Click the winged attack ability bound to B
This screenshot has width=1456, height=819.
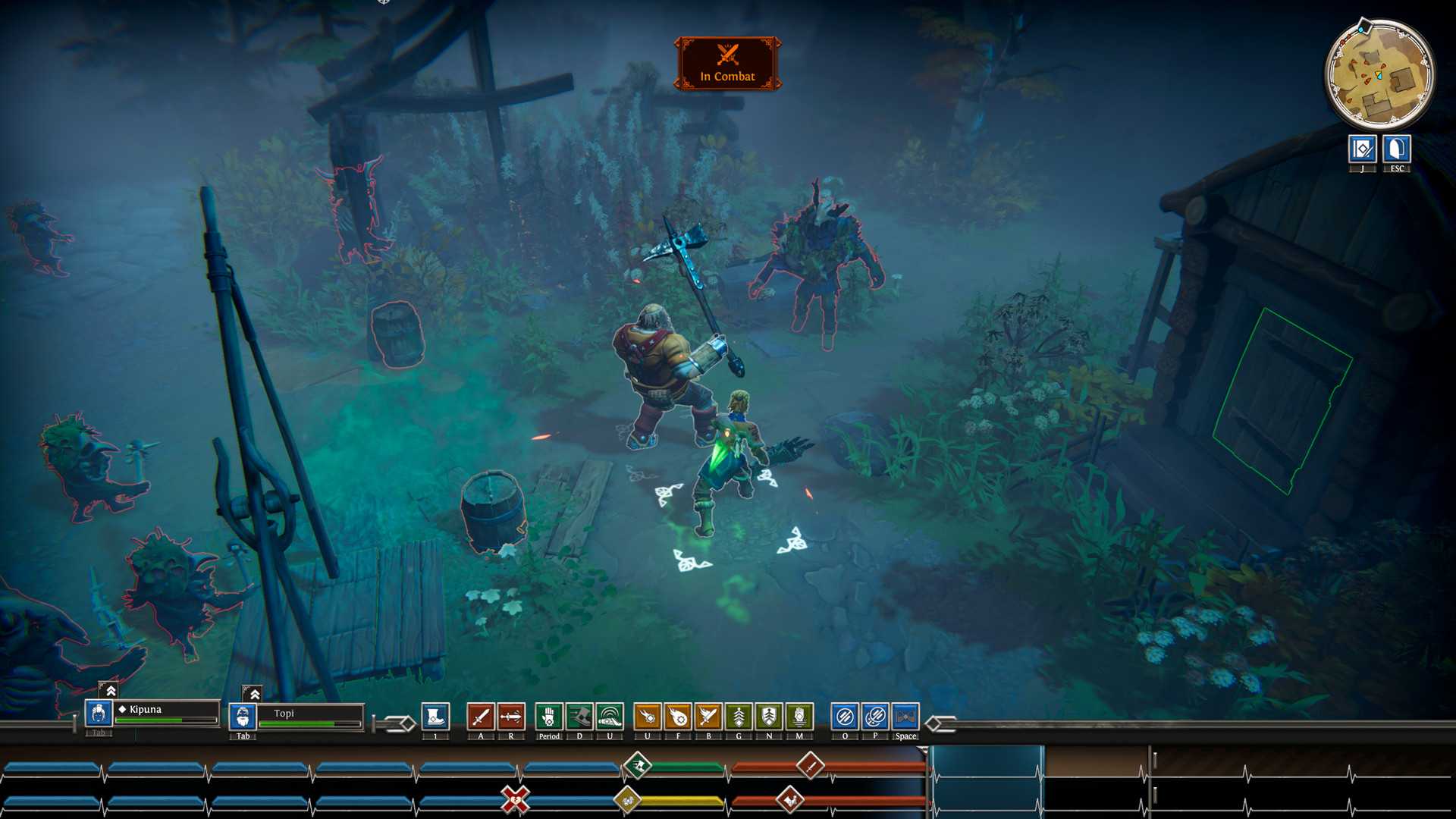(709, 716)
